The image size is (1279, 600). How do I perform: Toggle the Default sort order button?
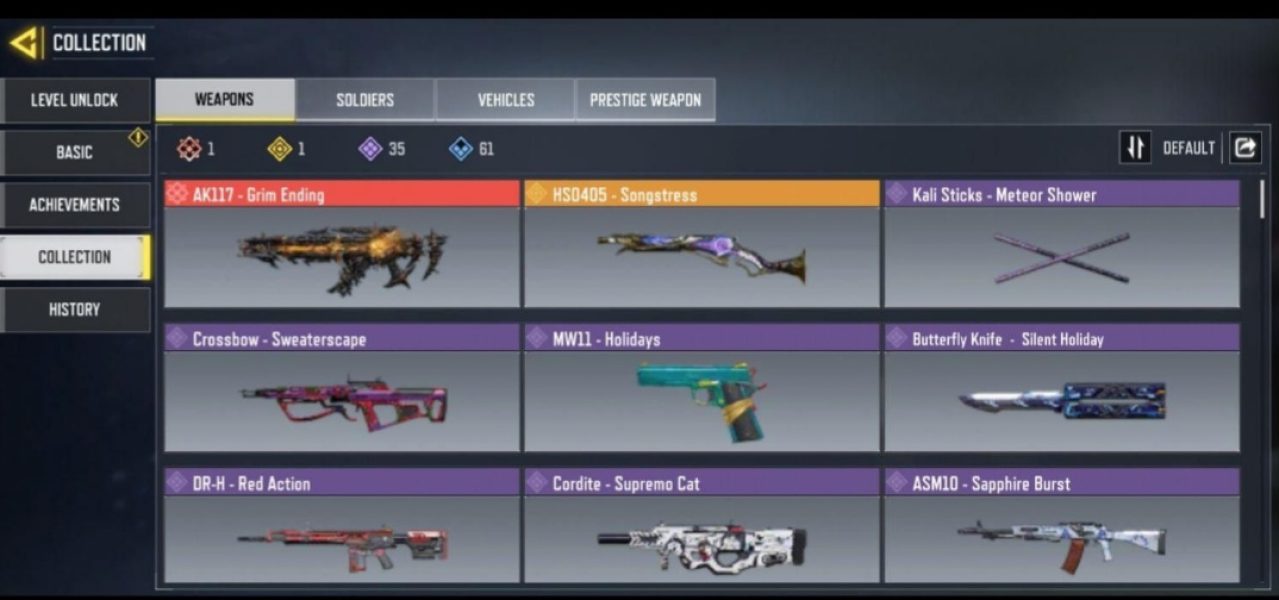[x=1135, y=148]
